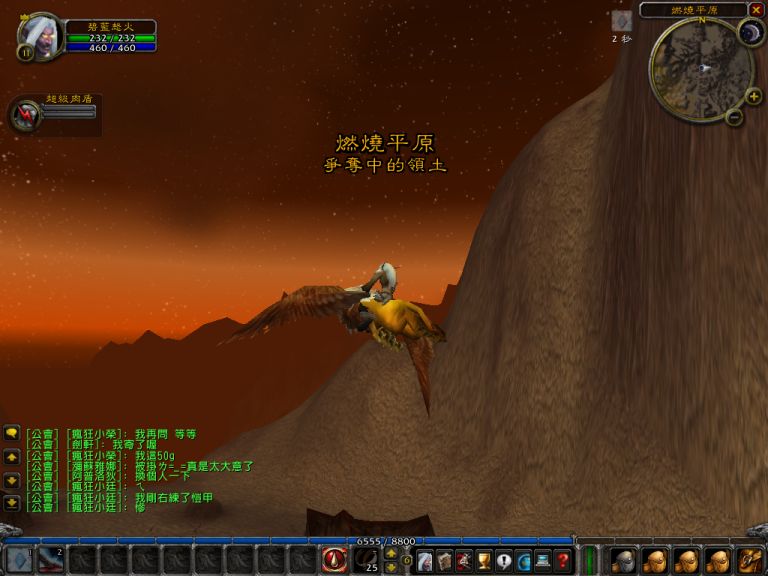Open the spellbook micro button
This screenshot has height=576, width=768.
[x=445, y=560]
